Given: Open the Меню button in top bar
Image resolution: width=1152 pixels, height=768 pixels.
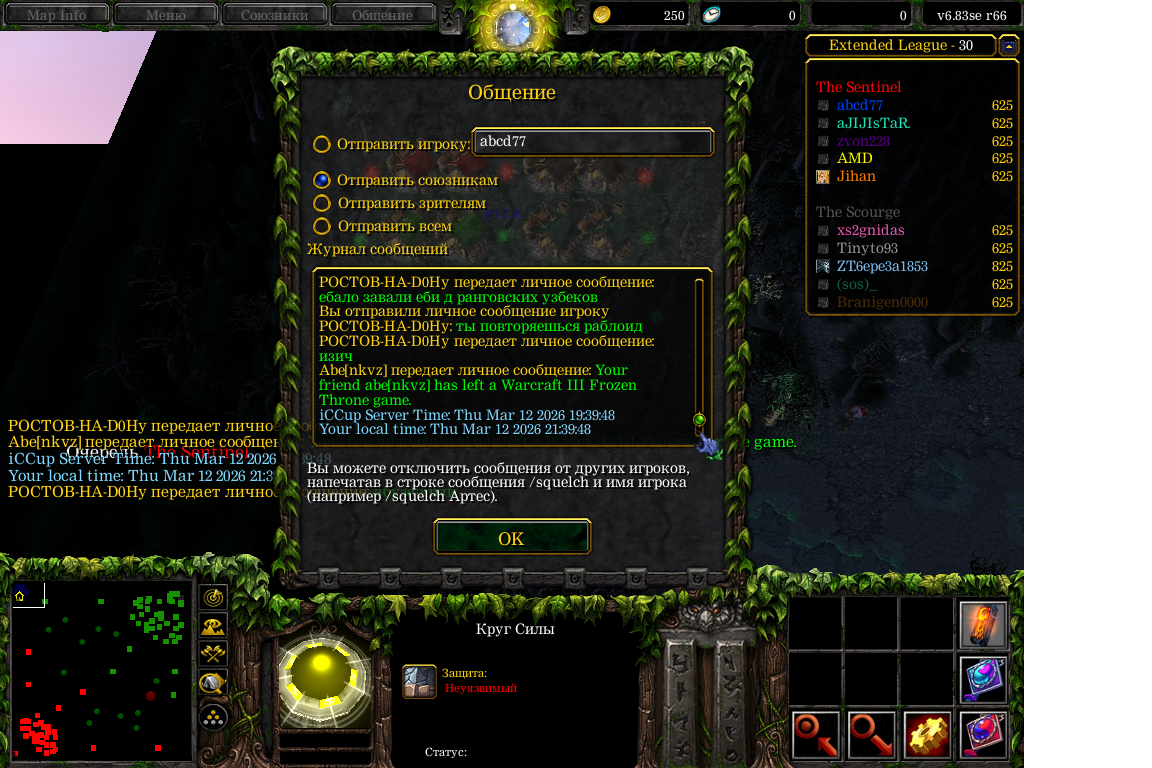Looking at the screenshot, I should [165, 15].
